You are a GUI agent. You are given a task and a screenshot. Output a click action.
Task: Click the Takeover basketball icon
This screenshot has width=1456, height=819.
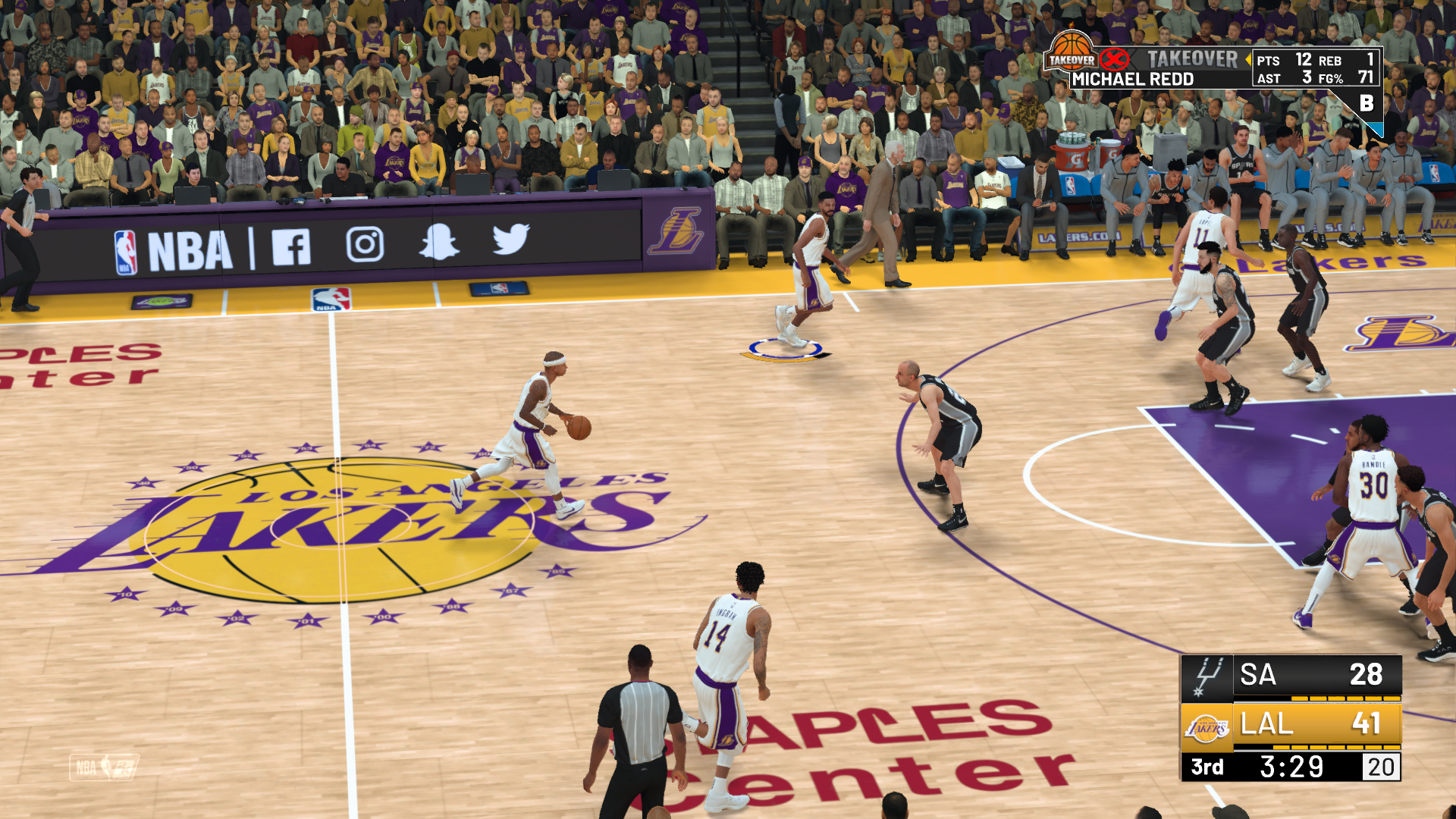click(1071, 52)
